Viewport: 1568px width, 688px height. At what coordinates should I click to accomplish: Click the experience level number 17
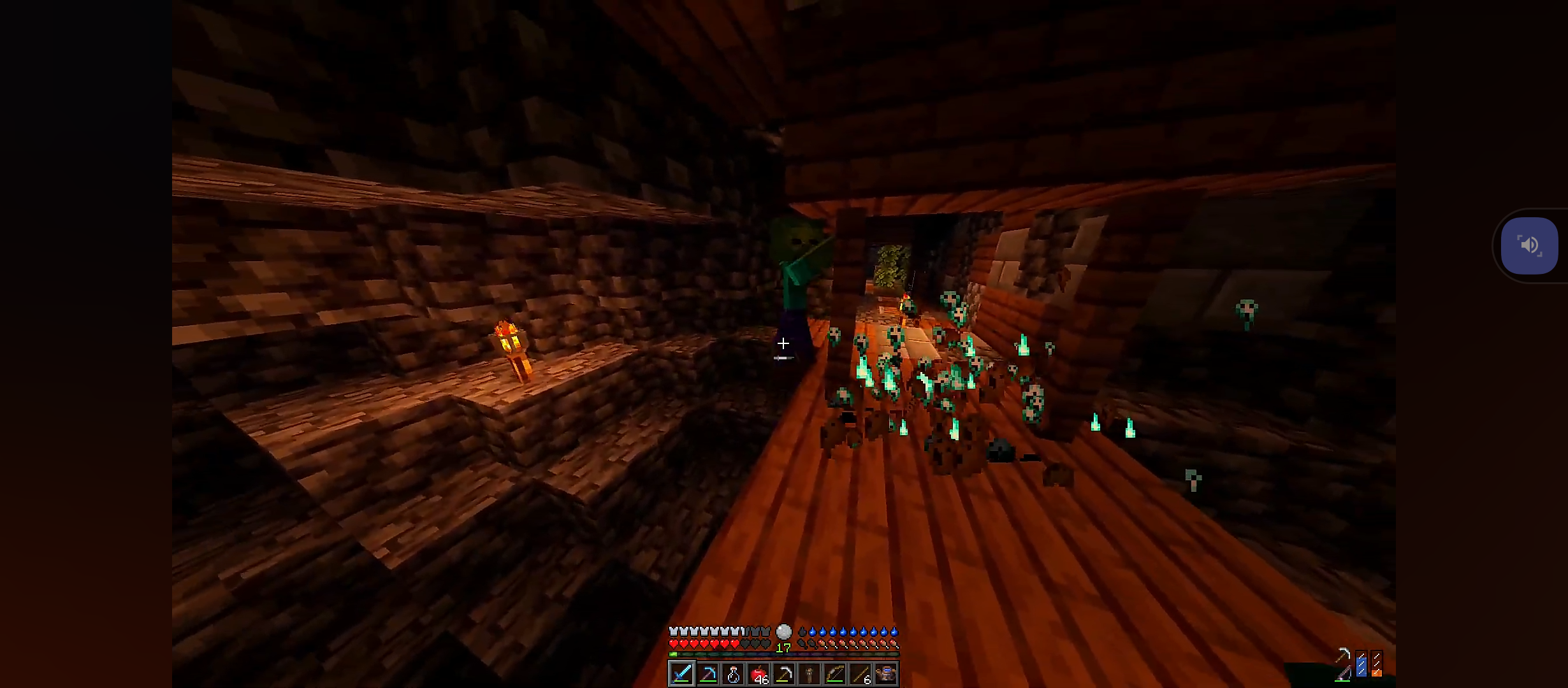click(783, 647)
